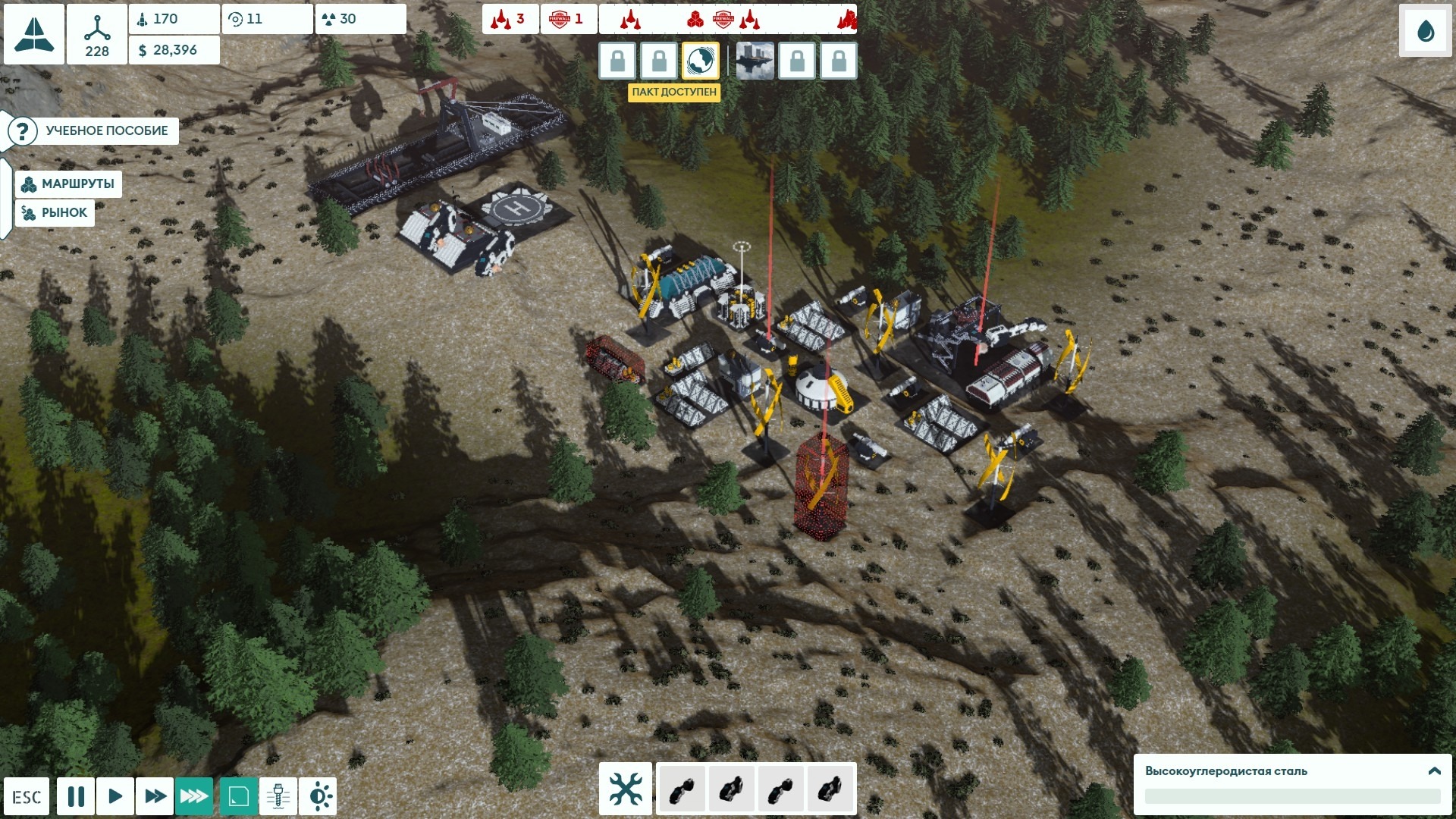The width and height of the screenshot is (1456, 819).
Task: Expand the Высокоуглеродистая сталь research panel
Action: click(x=1434, y=771)
